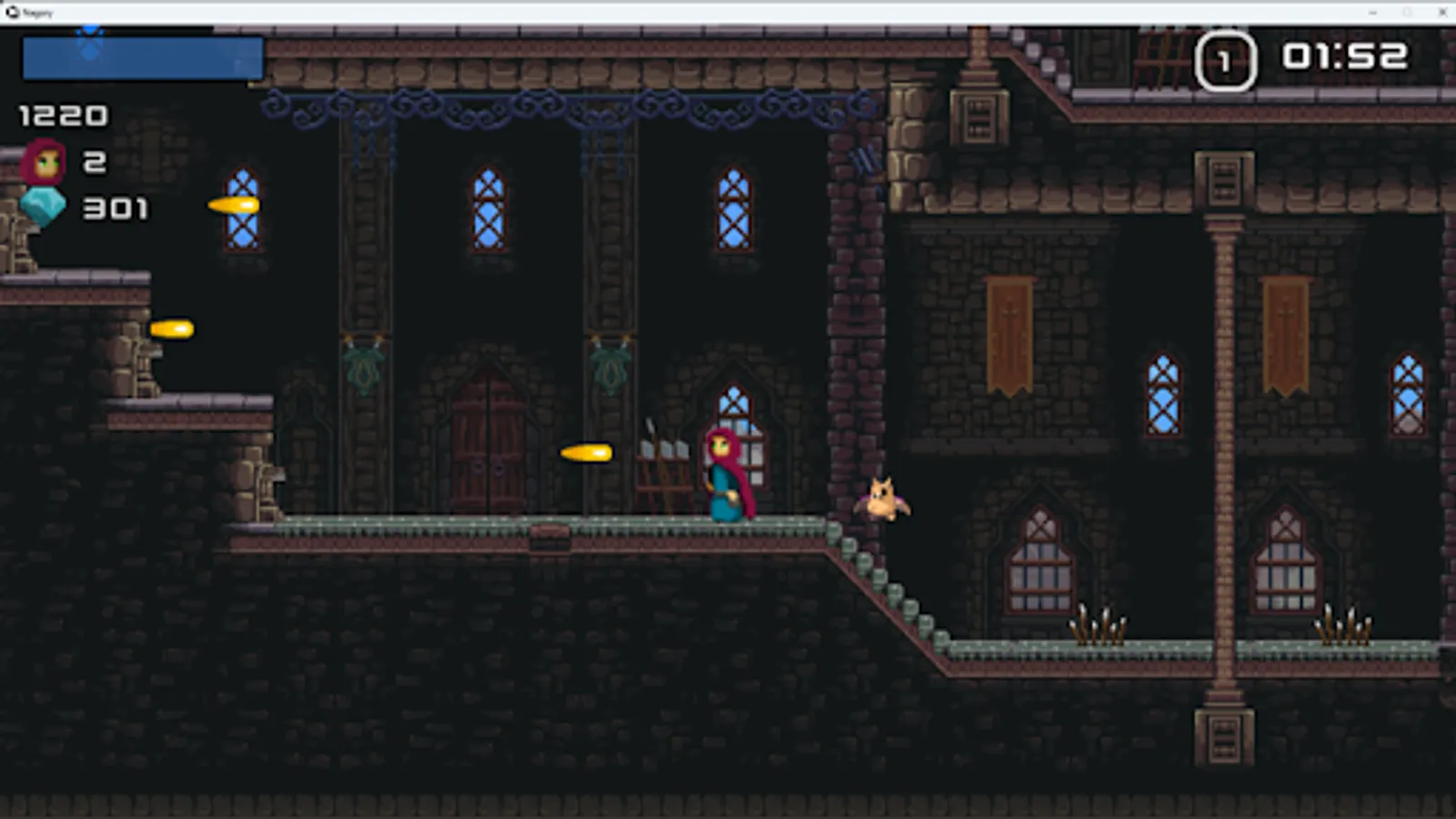Click the game icon in the title bar
Screen dimensions: 1456x819
pyautogui.click(x=11, y=13)
